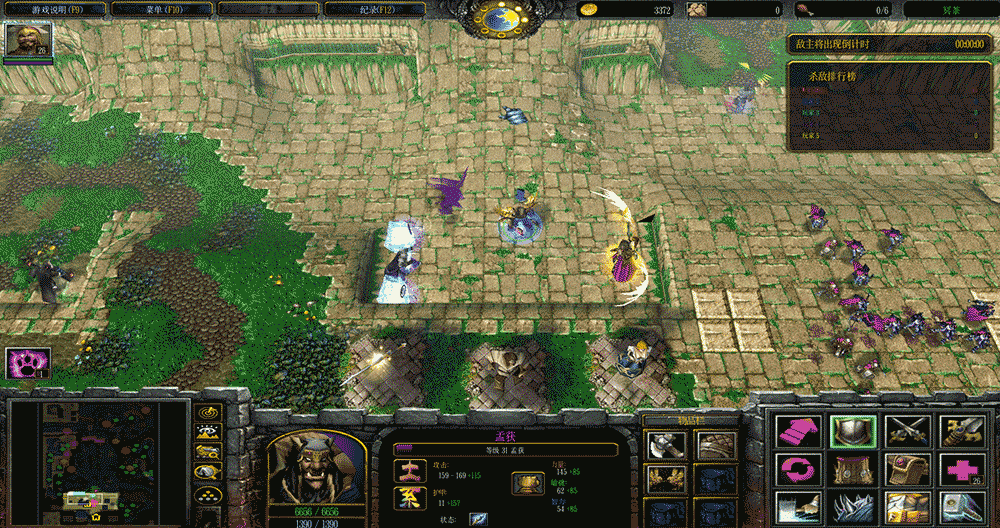Select the hero portrait icon at top-left

coord(22,40)
